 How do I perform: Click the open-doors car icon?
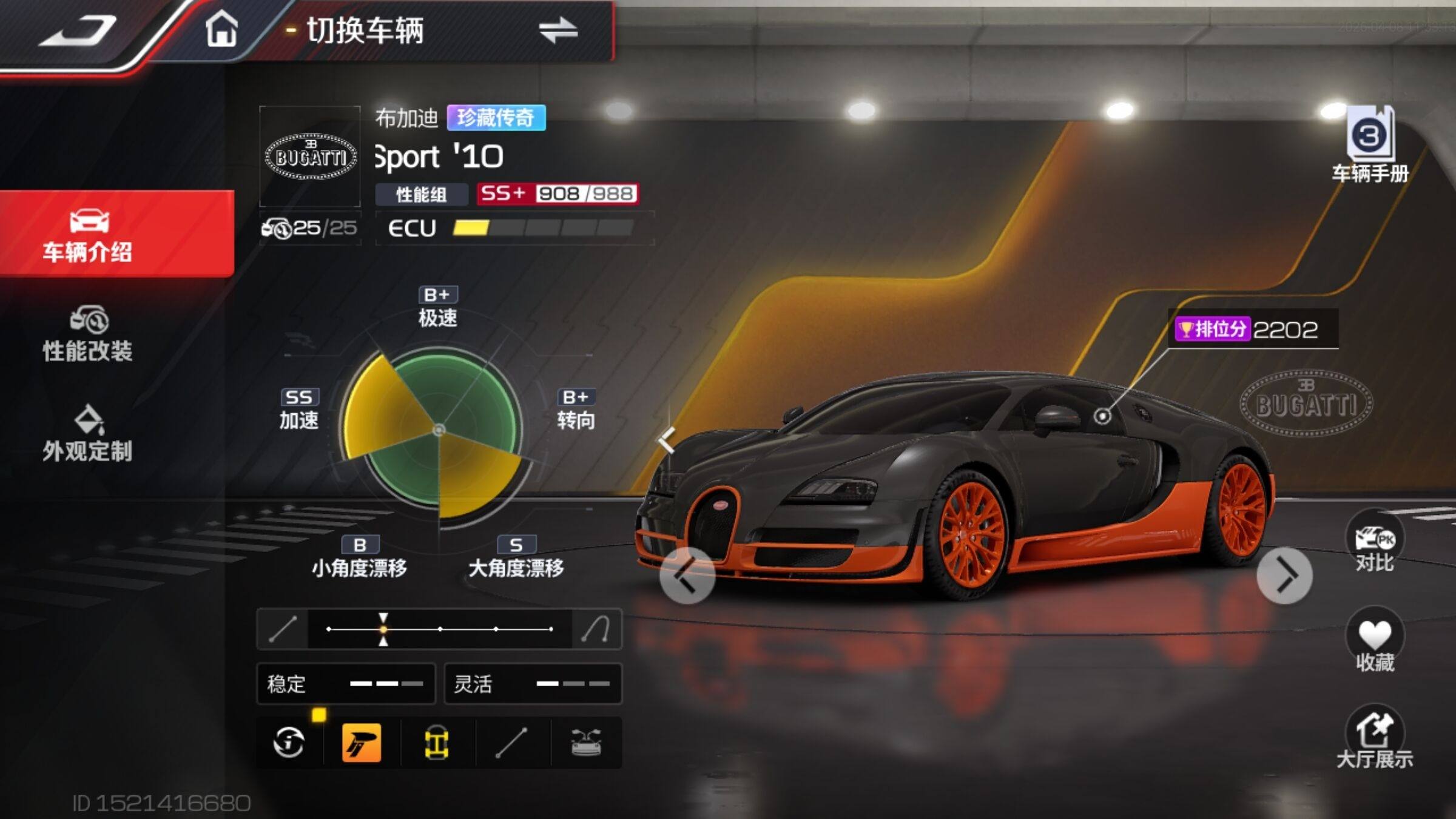click(586, 742)
